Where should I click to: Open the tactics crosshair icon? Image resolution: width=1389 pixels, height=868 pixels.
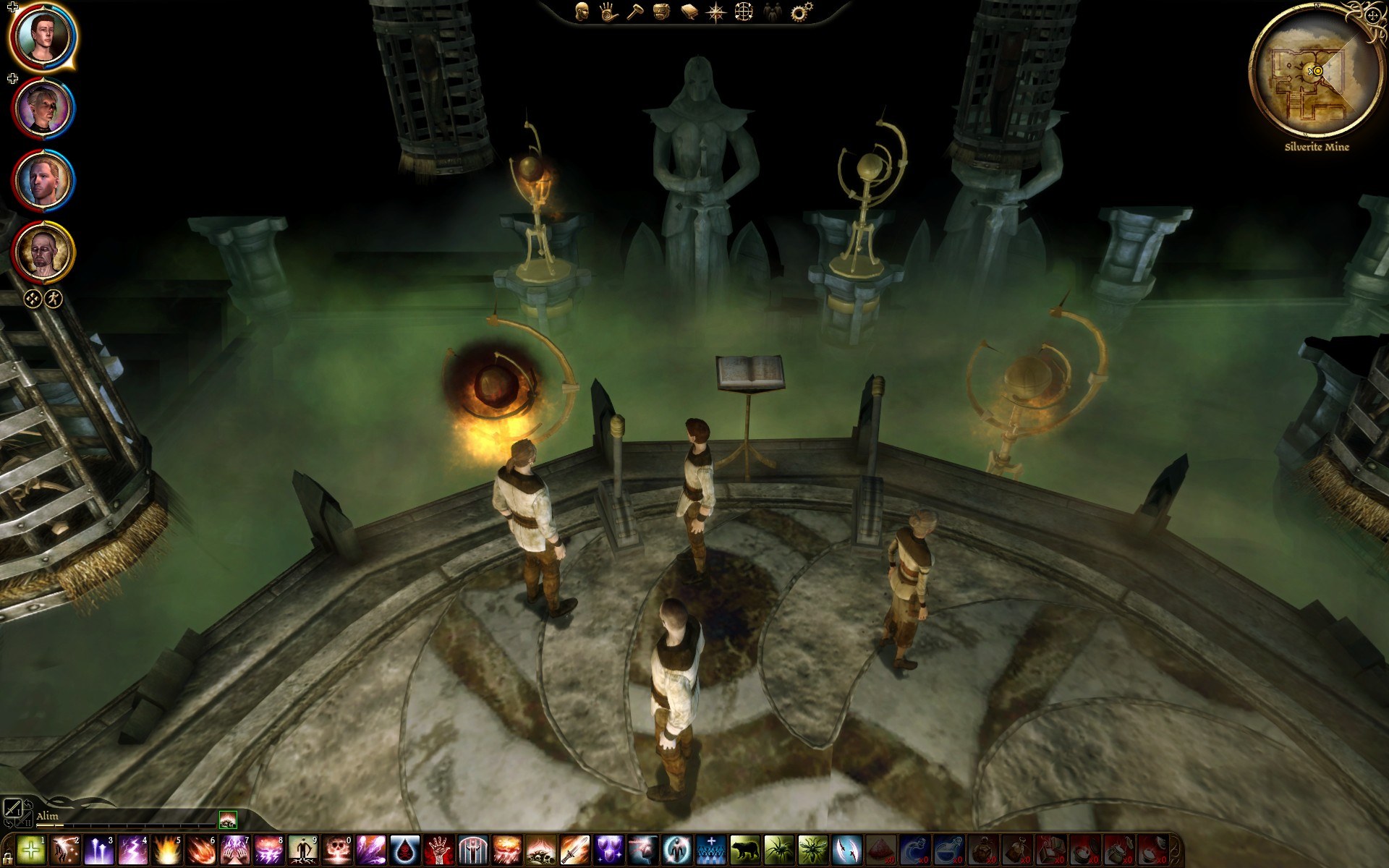[744, 12]
